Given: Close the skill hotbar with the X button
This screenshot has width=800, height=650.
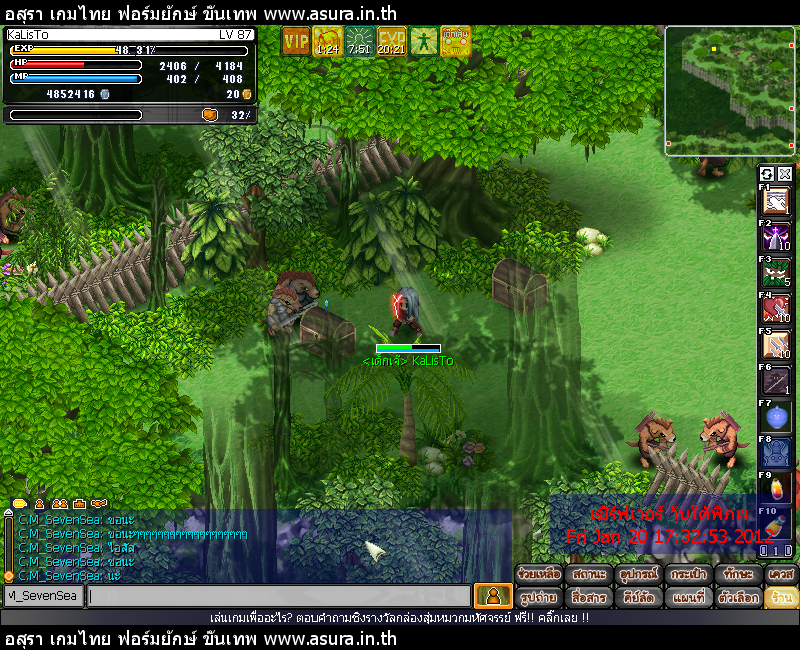Looking at the screenshot, I should coord(785,174).
